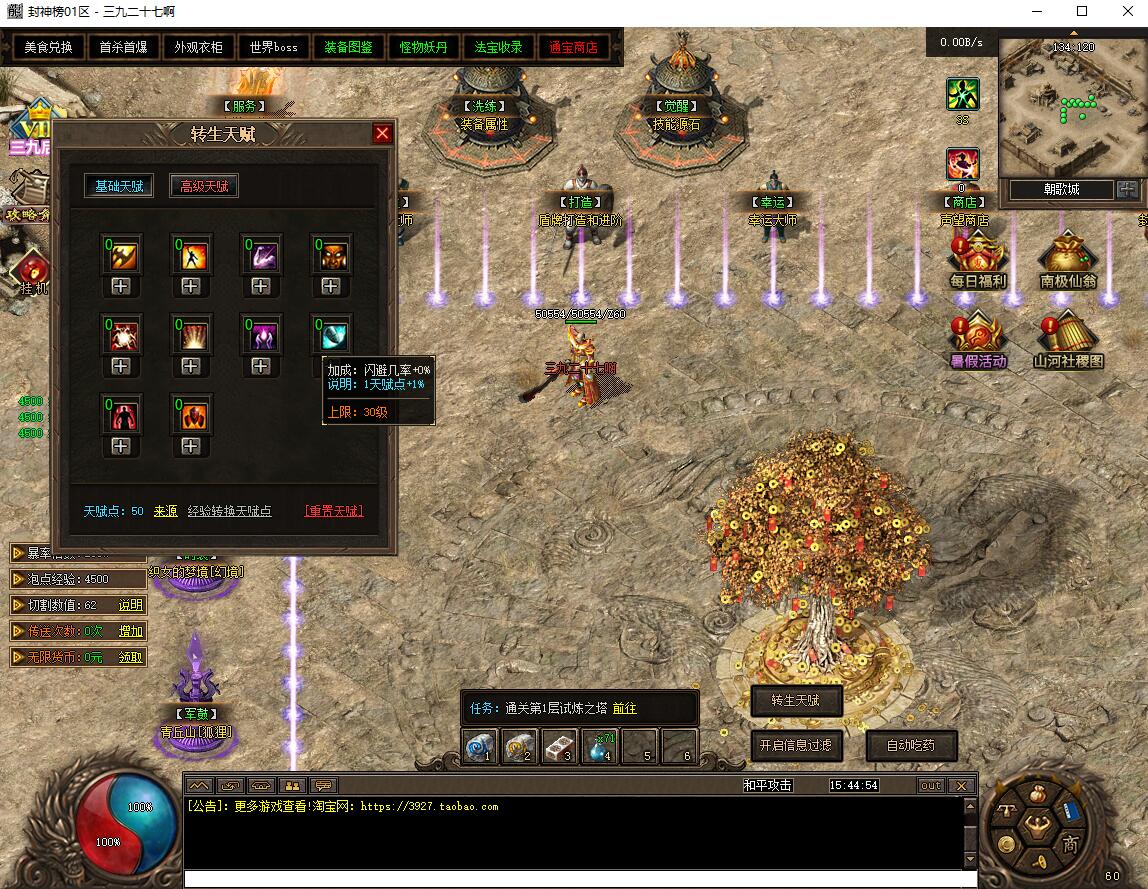Open the 暑假活动 summer event icon

977,339
